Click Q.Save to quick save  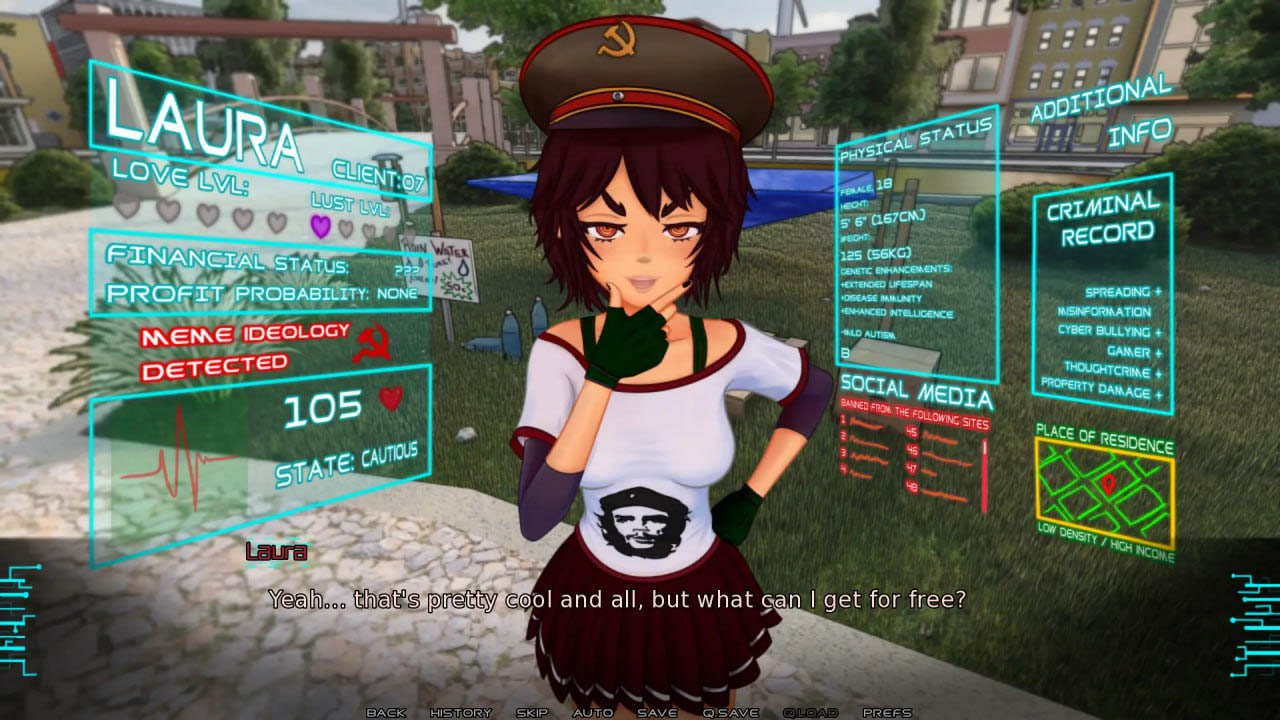(731, 712)
